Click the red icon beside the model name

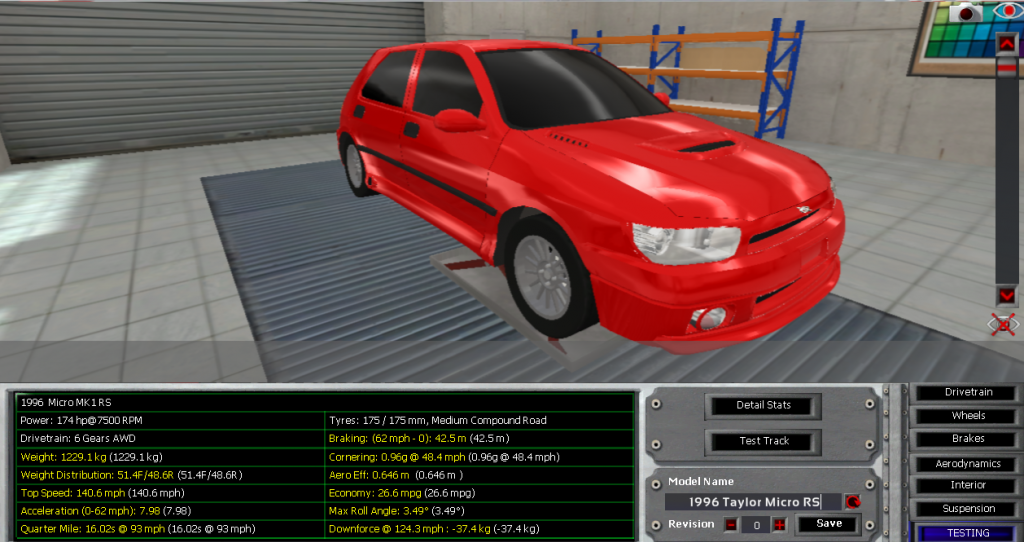[x=853, y=502]
